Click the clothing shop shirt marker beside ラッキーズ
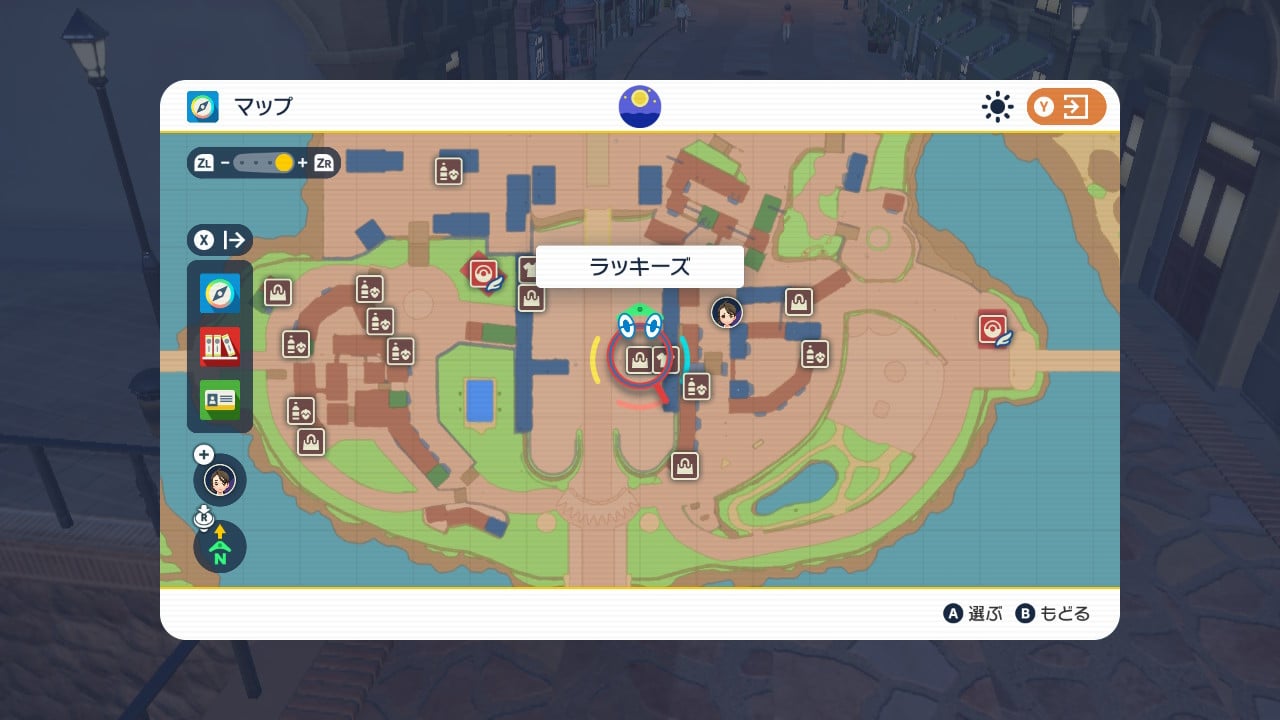Screen dimensions: 1280x720 click(667, 360)
